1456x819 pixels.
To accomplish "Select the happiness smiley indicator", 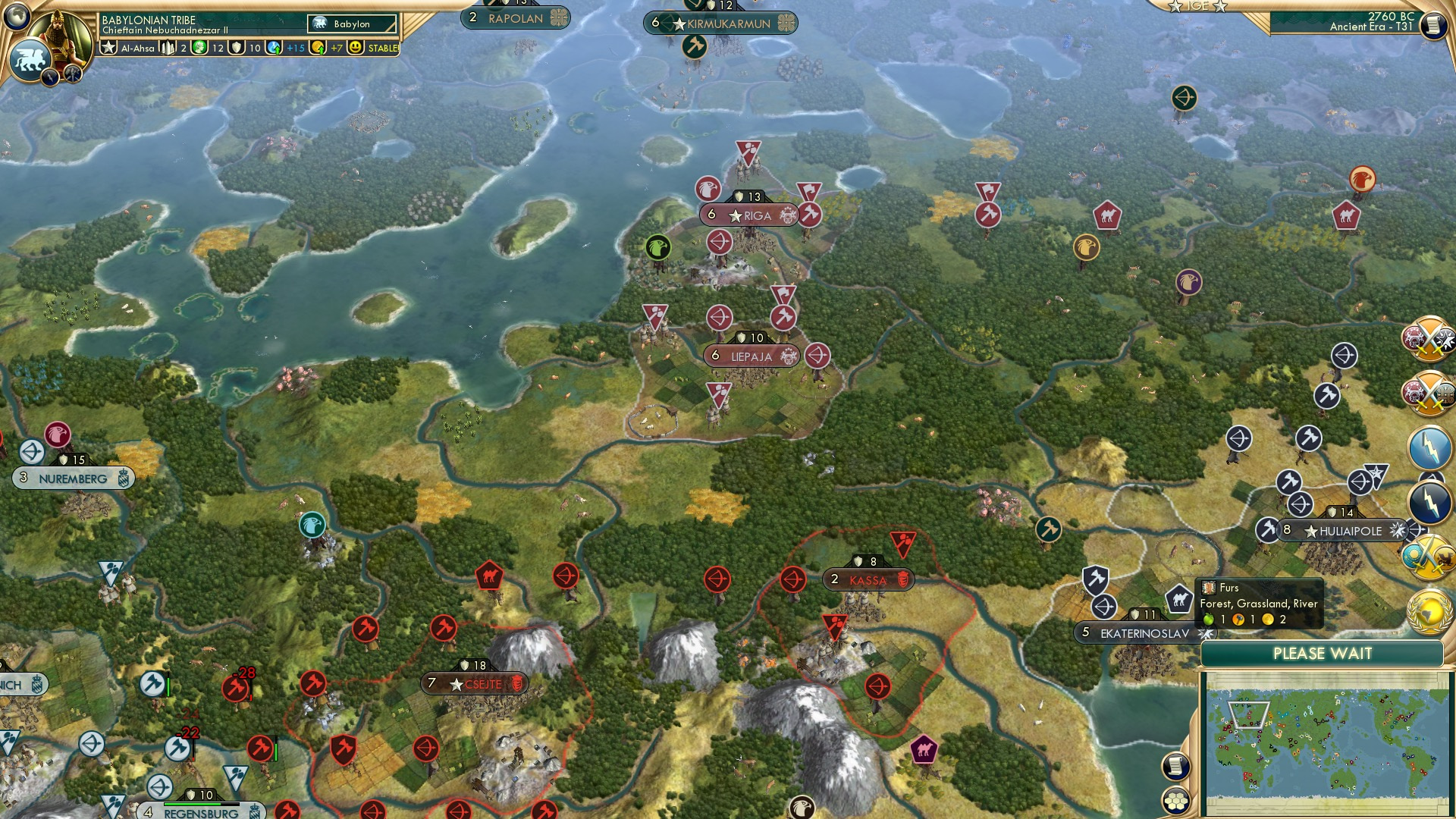I will pos(354,48).
